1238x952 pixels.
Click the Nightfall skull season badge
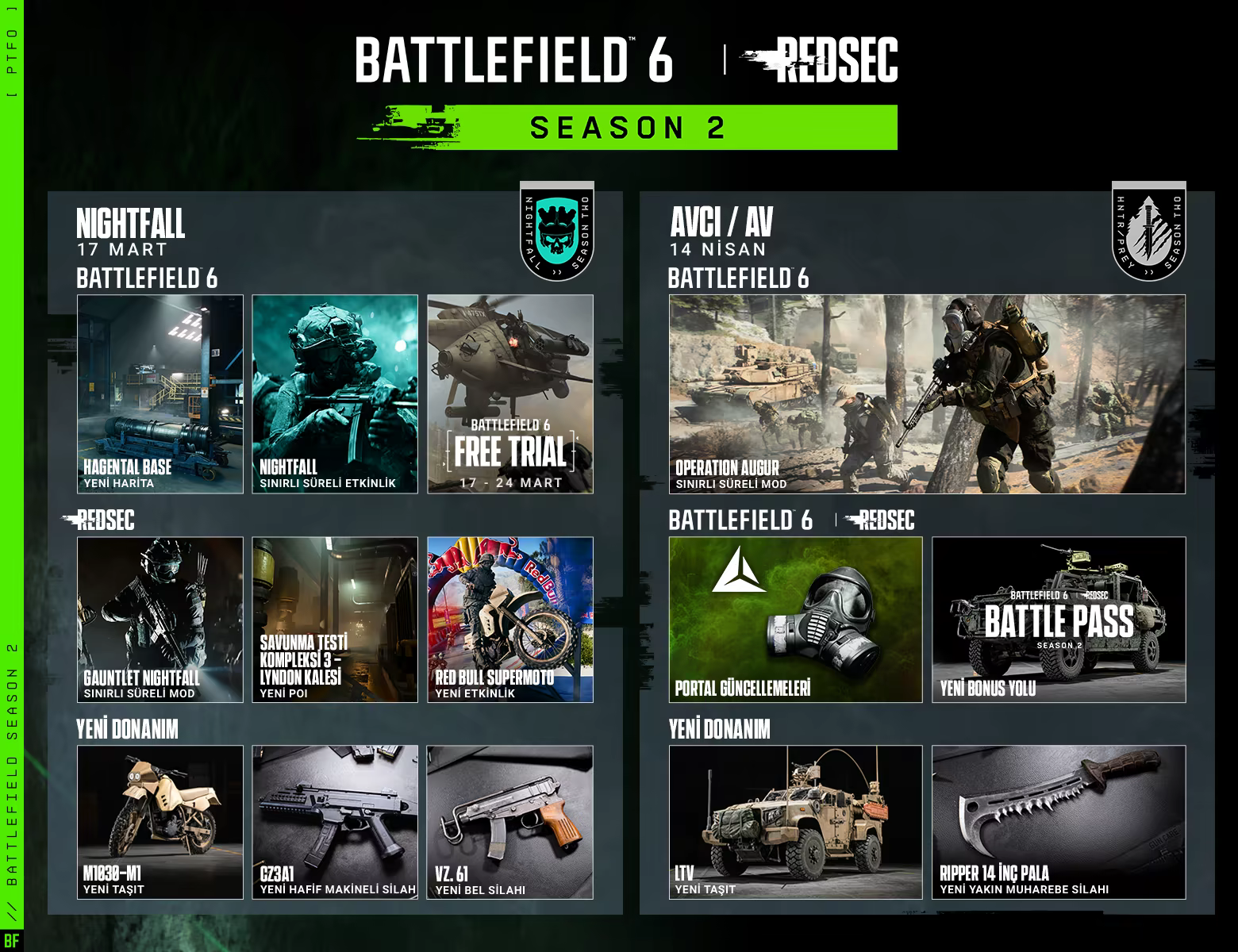click(557, 231)
